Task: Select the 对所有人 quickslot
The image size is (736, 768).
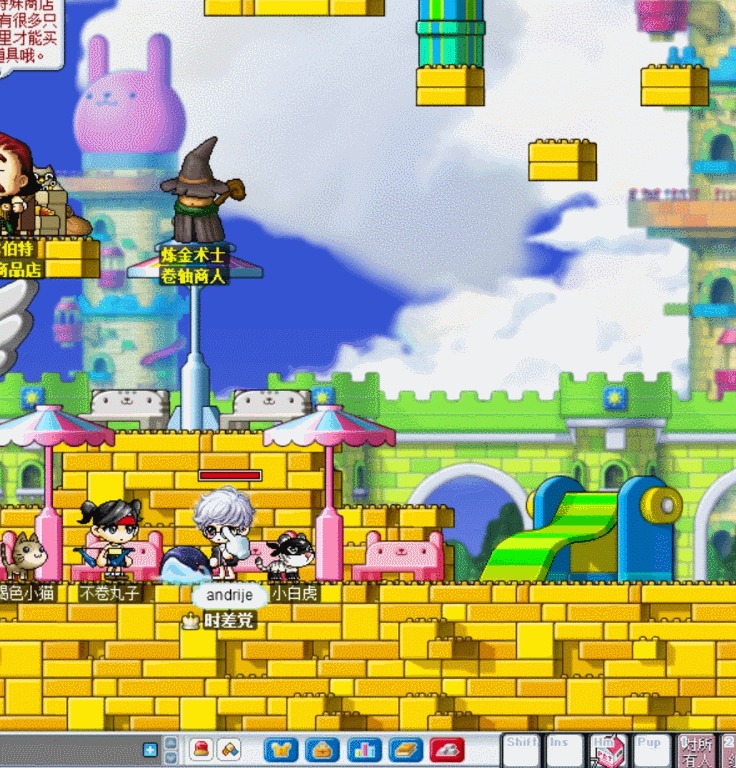Action: [696, 750]
